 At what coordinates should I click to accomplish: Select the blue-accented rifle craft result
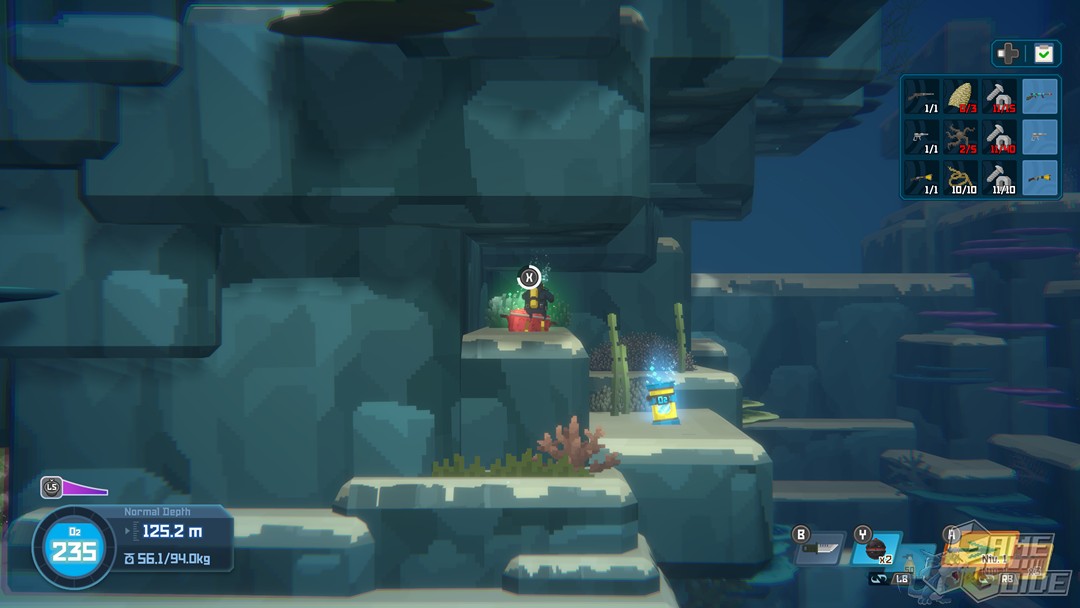point(1040,97)
